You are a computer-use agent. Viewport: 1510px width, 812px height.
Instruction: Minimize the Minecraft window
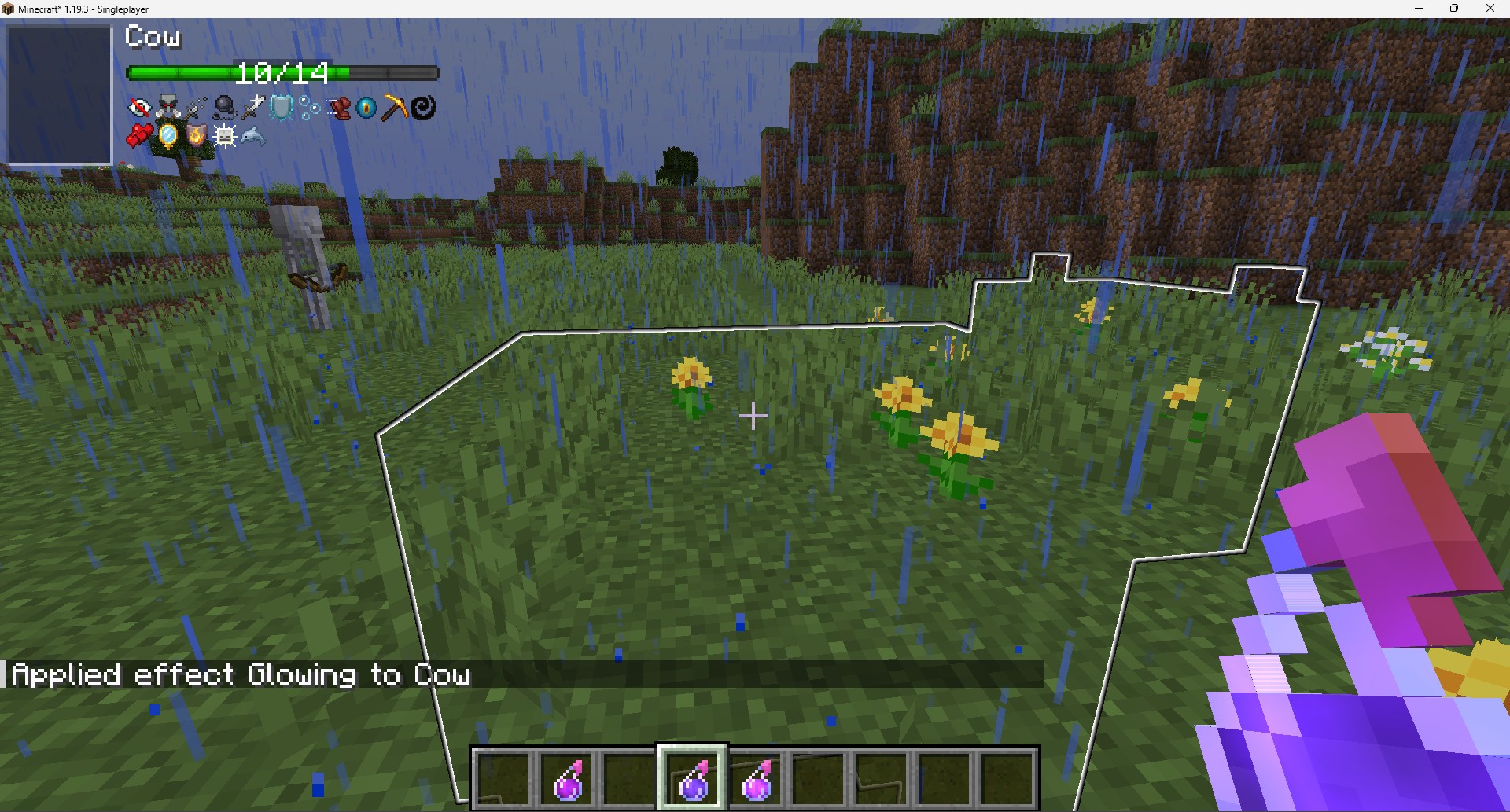pos(1419,9)
